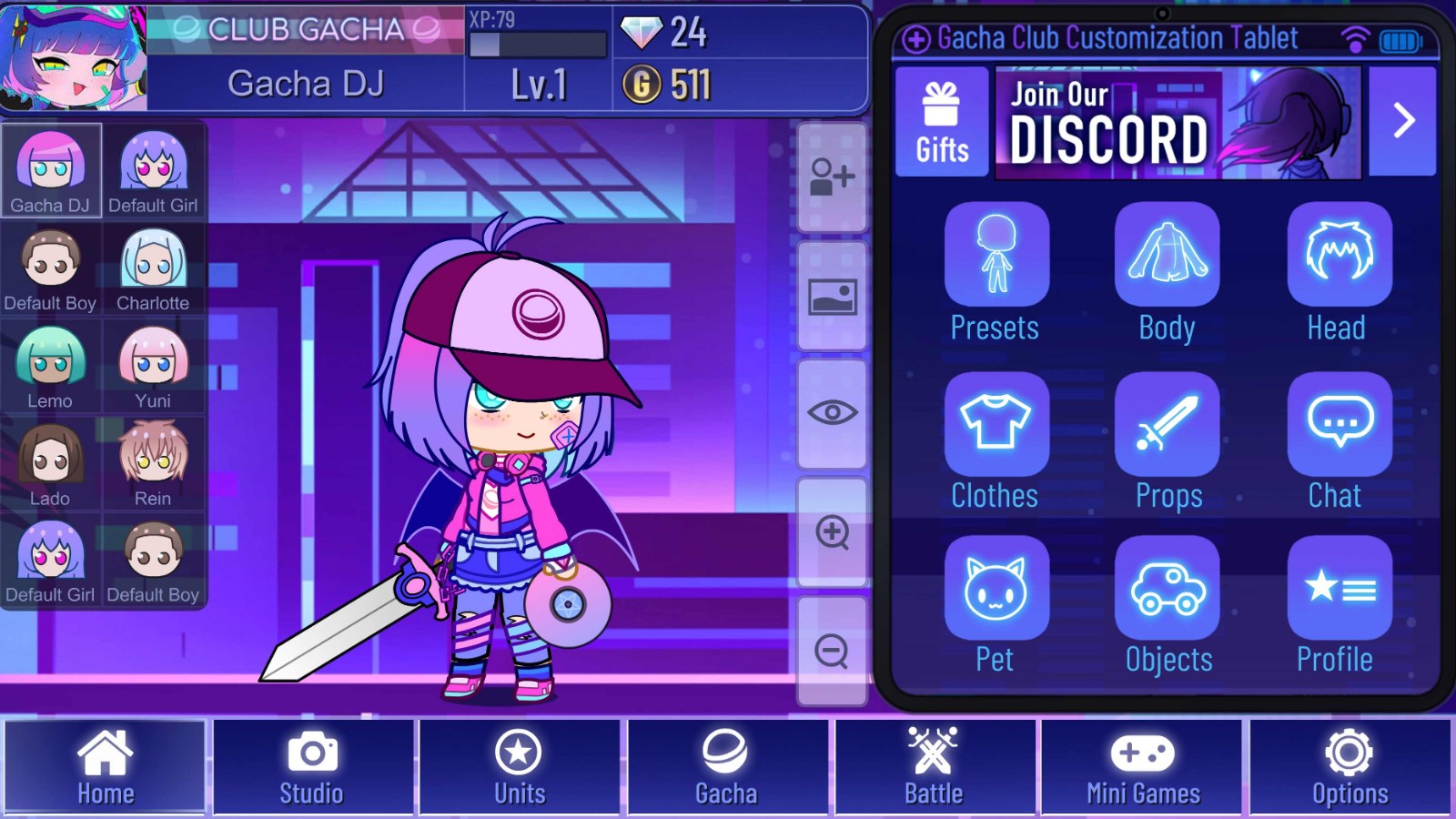Select the Props sword icon
The height and width of the screenshot is (819, 1456).
pos(1168,423)
